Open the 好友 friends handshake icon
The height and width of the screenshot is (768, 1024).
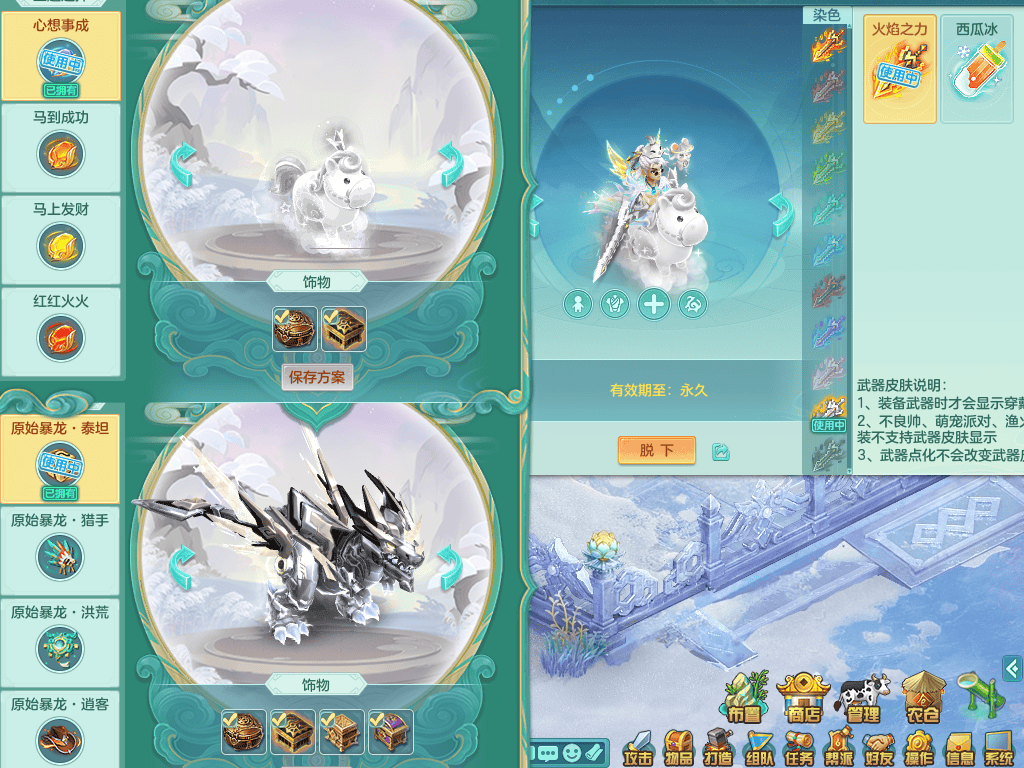(879, 748)
